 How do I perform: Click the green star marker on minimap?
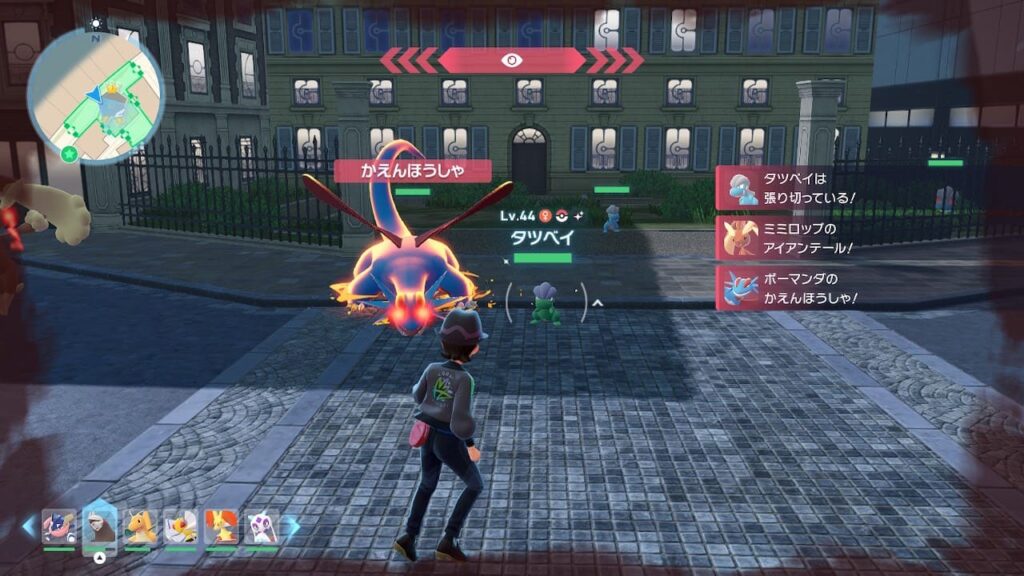(68, 154)
